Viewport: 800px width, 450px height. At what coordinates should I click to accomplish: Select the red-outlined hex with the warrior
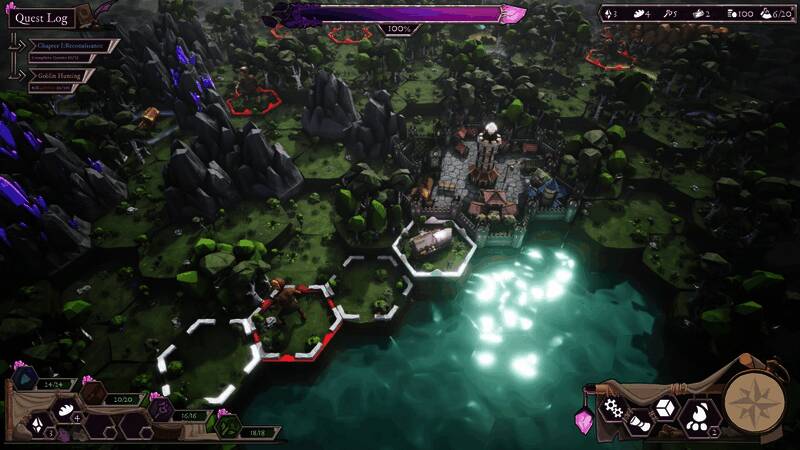(294, 320)
